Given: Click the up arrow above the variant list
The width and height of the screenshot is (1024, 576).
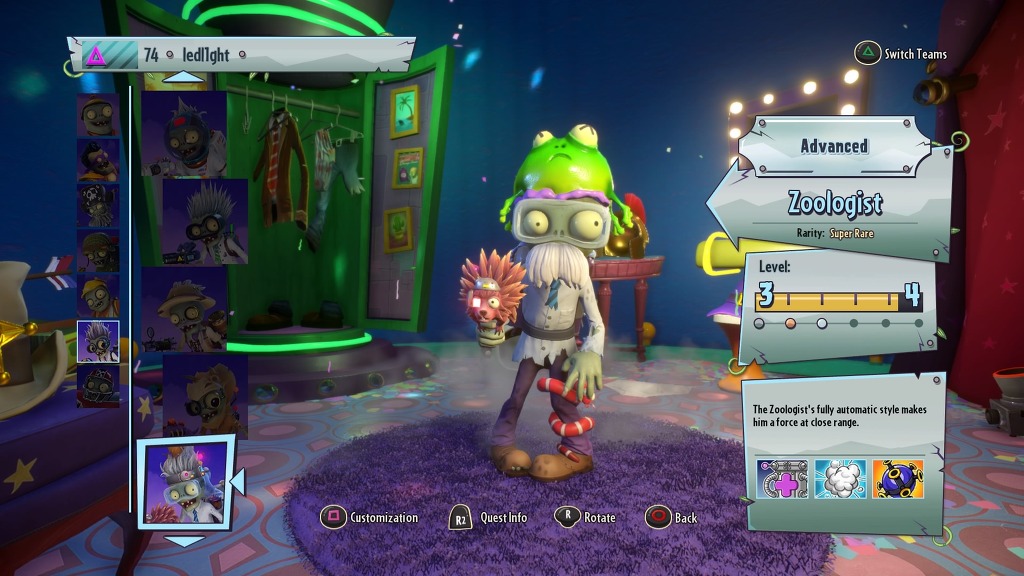Looking at the screenshot, I should click(183, 77).
